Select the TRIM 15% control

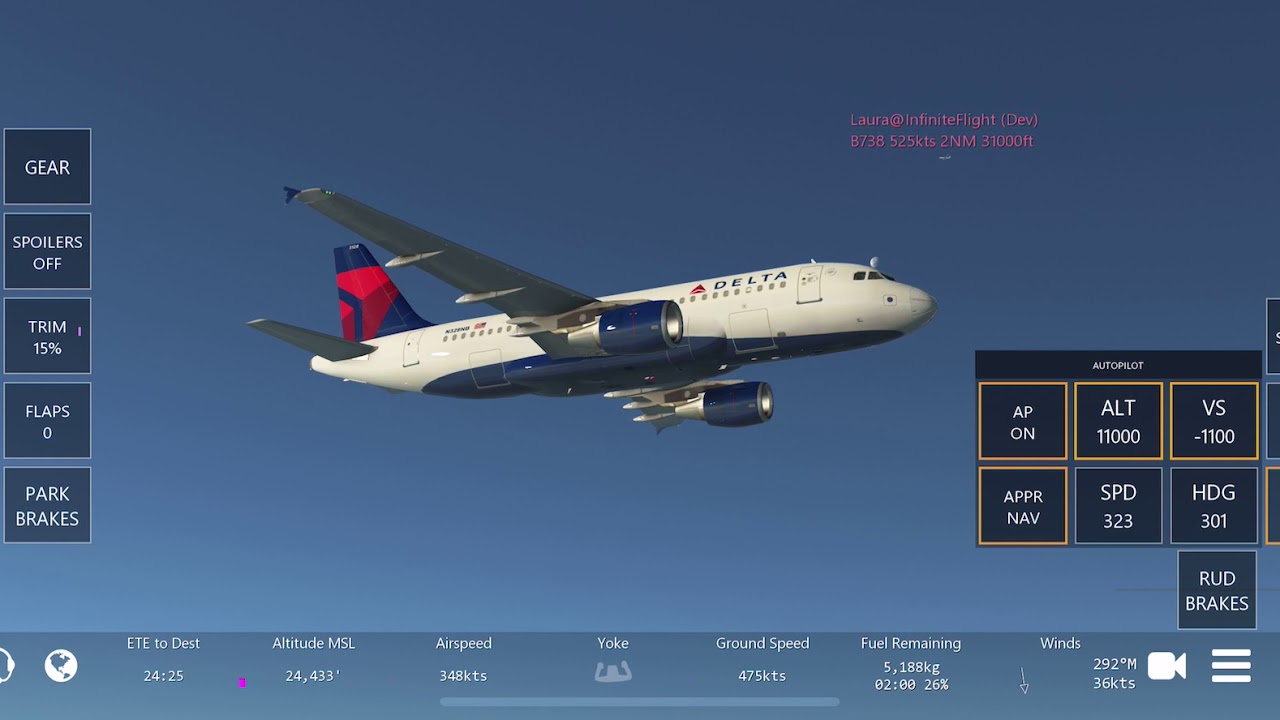pyautogui.click(x=47, y=337)
